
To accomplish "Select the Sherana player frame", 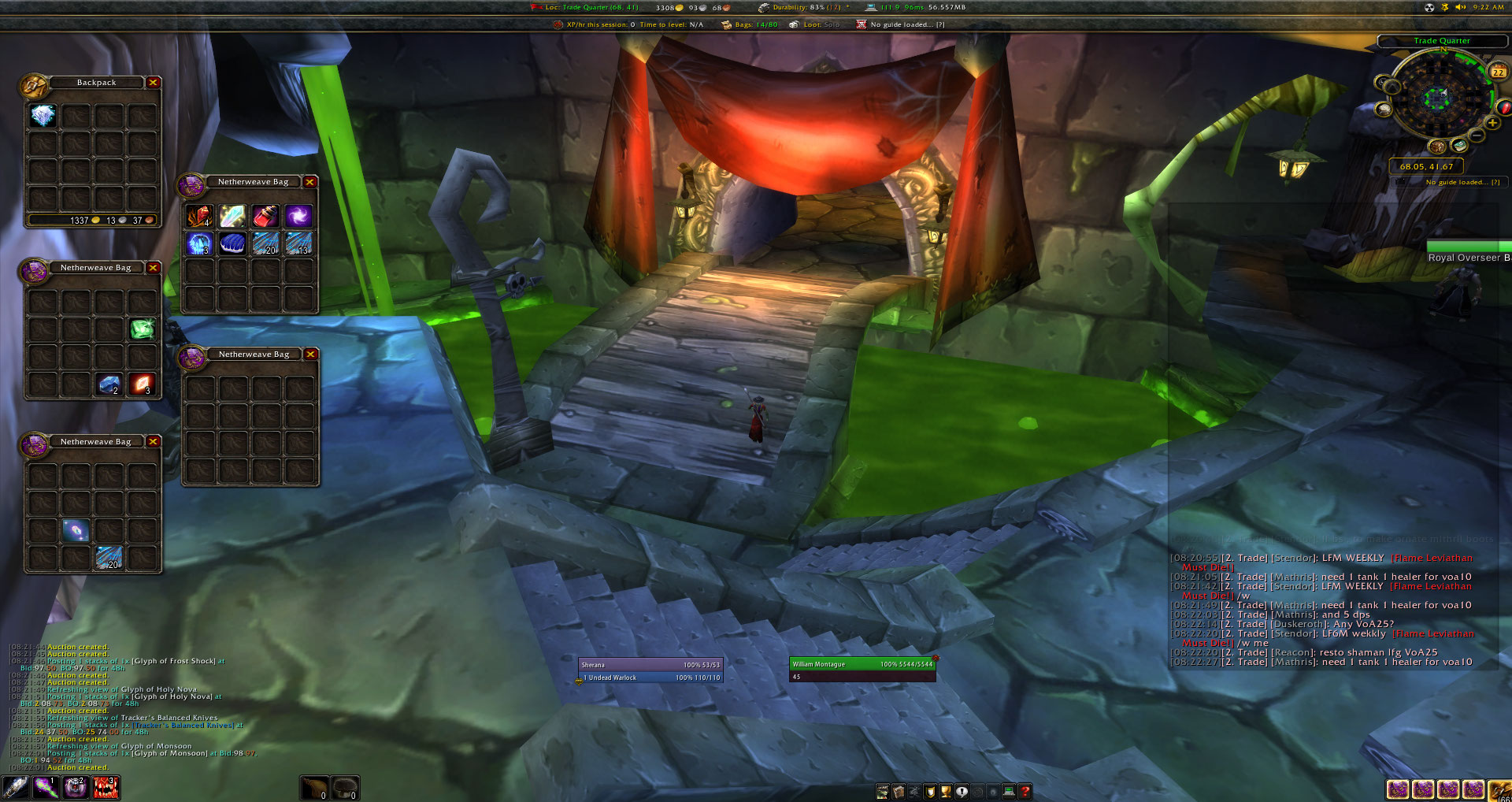I will pos(650,665).
